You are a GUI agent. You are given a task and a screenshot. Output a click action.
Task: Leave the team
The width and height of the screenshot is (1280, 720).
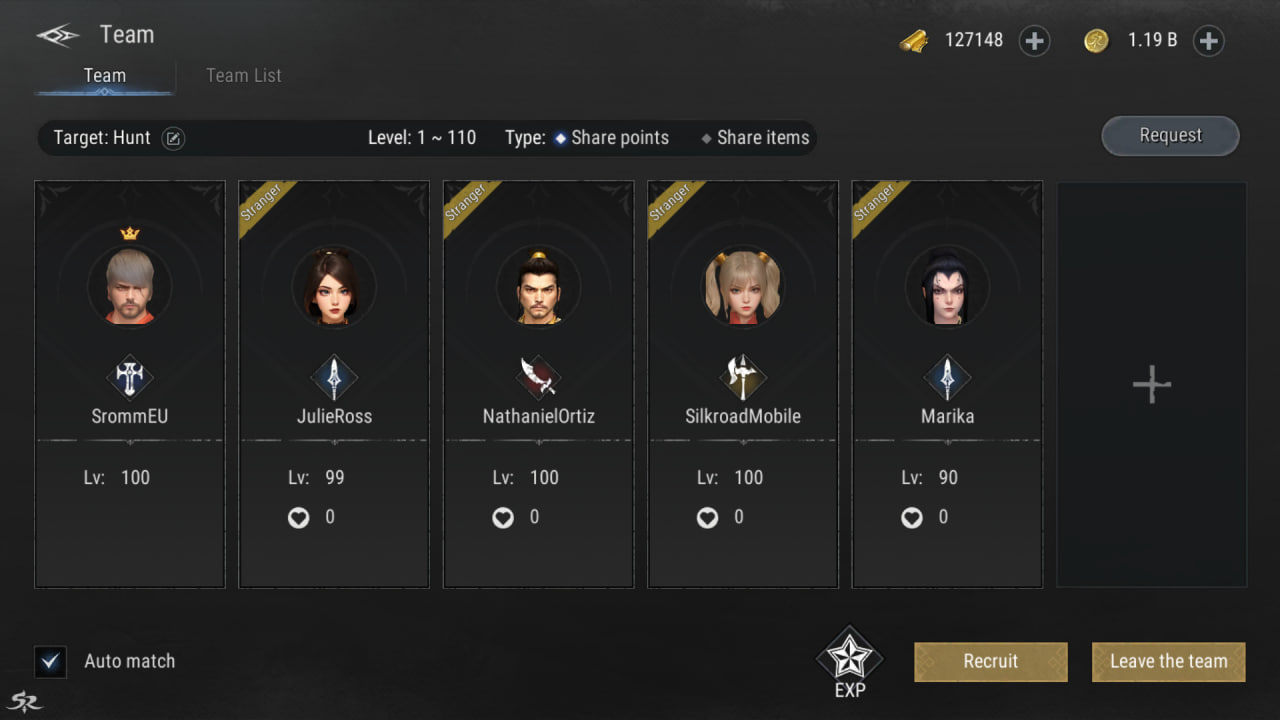click(1168, 662)
